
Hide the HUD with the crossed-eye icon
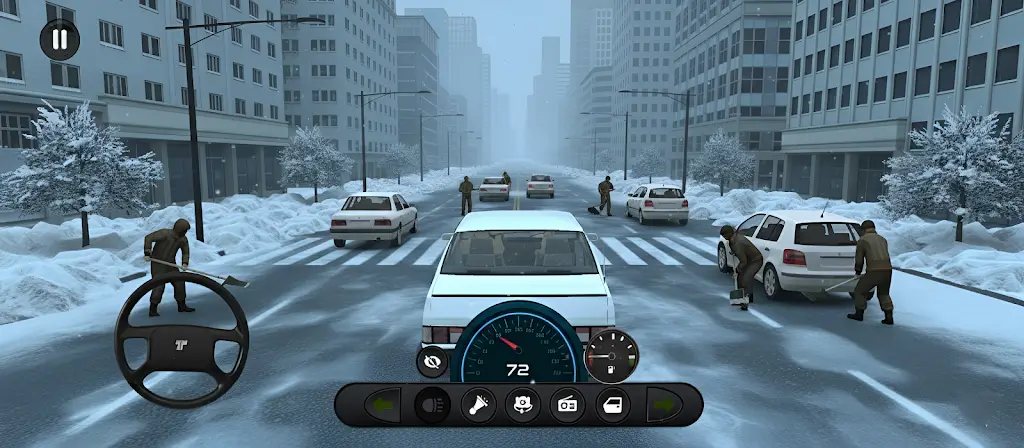pyautogui.click(x=432, y=362)
